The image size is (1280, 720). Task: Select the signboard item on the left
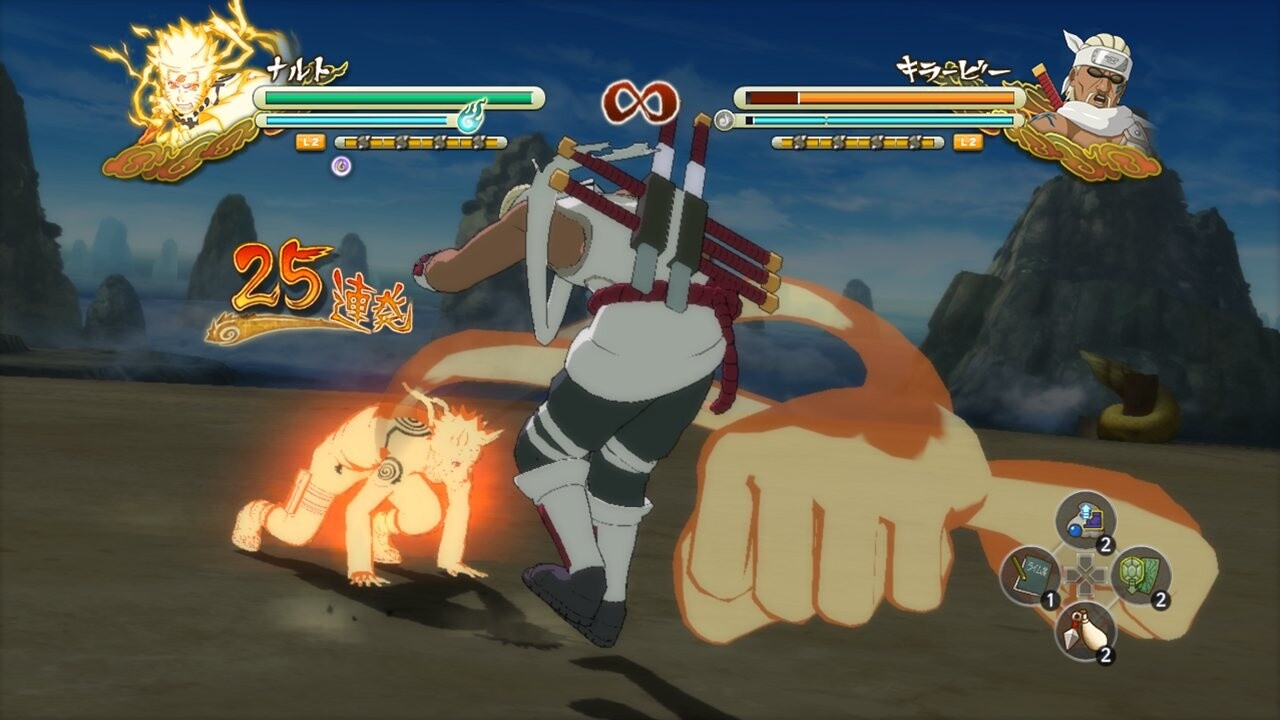1030,573
